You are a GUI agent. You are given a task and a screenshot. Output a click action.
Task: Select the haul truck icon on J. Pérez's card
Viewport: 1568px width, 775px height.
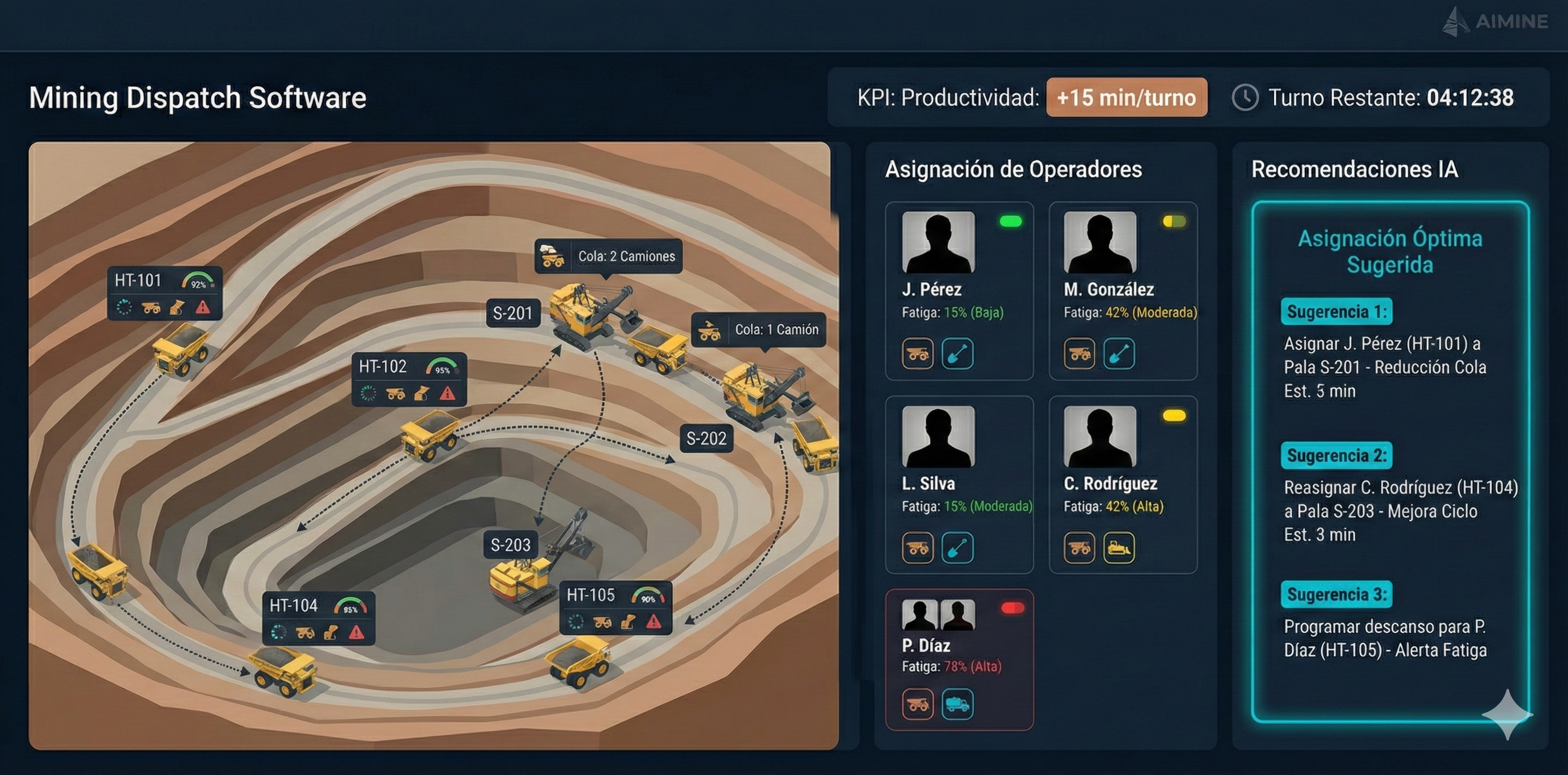[x=918, y=354]
